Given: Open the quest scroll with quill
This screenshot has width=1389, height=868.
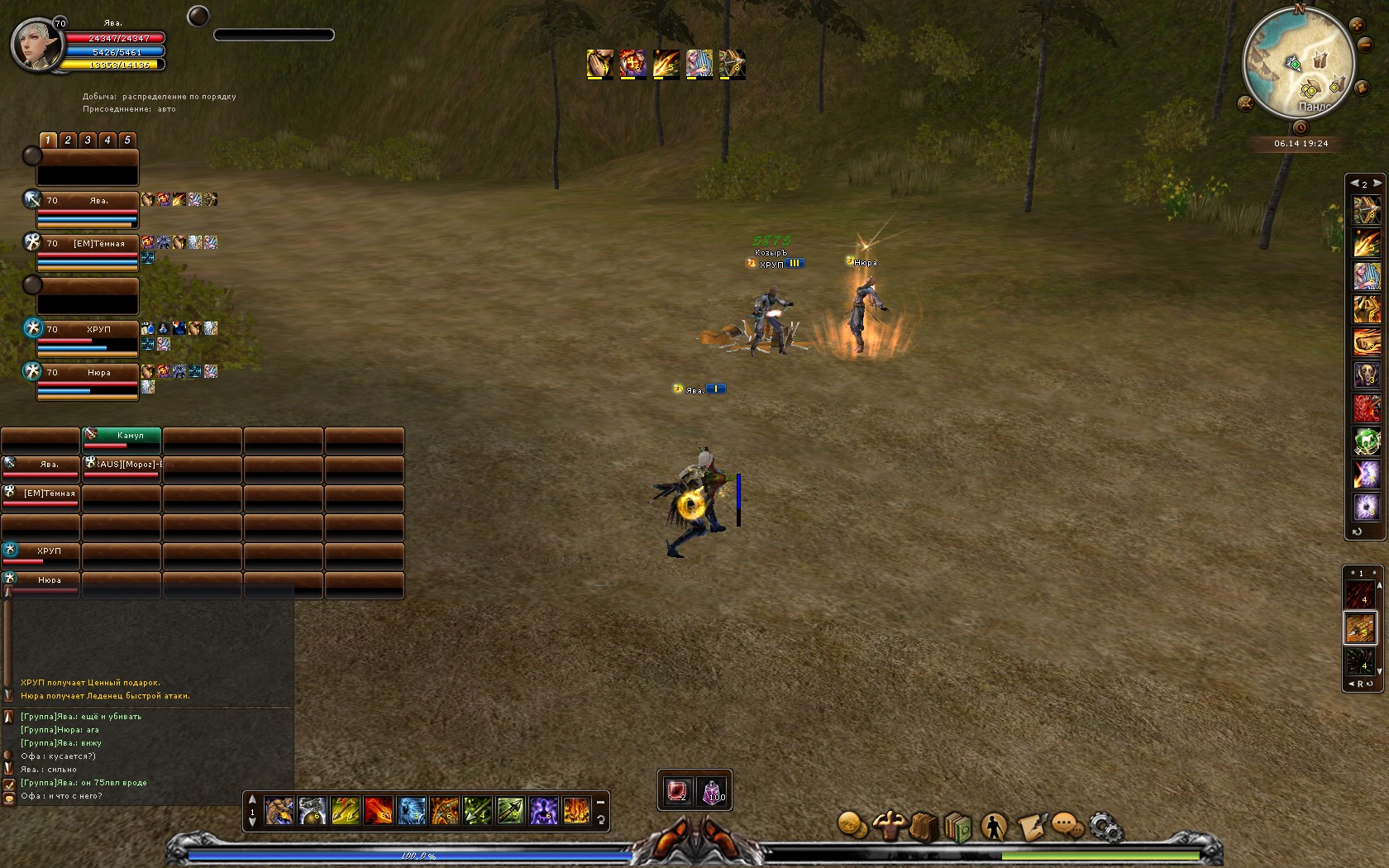Looking at the screenshot, I should pos(1031,826).
